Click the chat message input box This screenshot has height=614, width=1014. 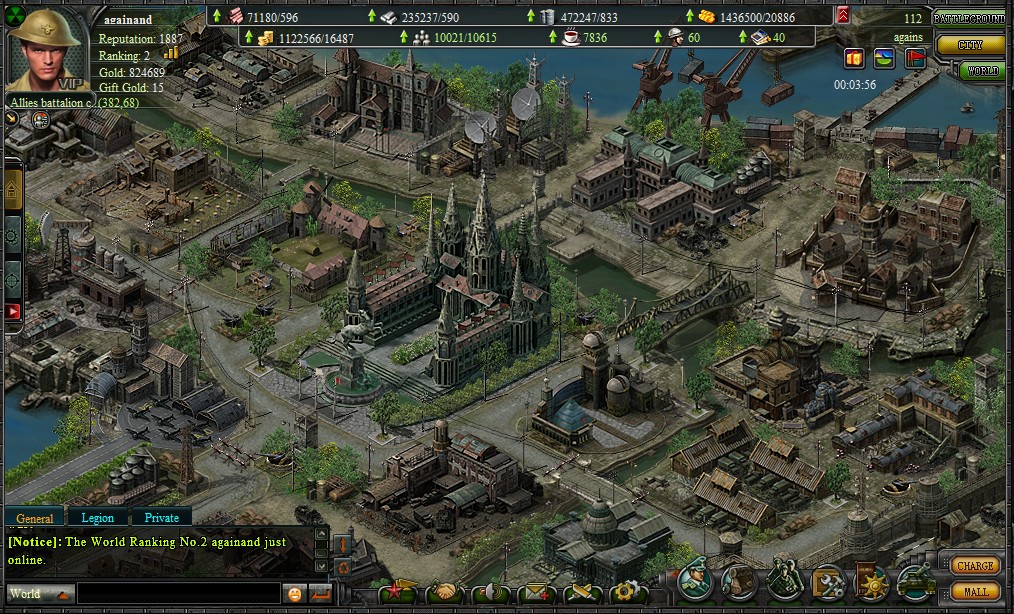point(178,594)
